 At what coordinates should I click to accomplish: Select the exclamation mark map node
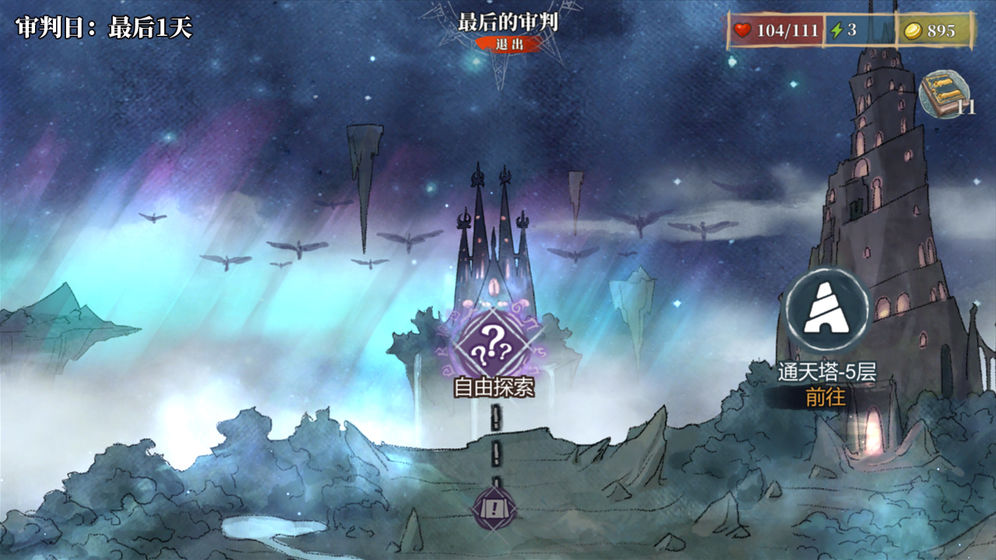coord(494,507)
